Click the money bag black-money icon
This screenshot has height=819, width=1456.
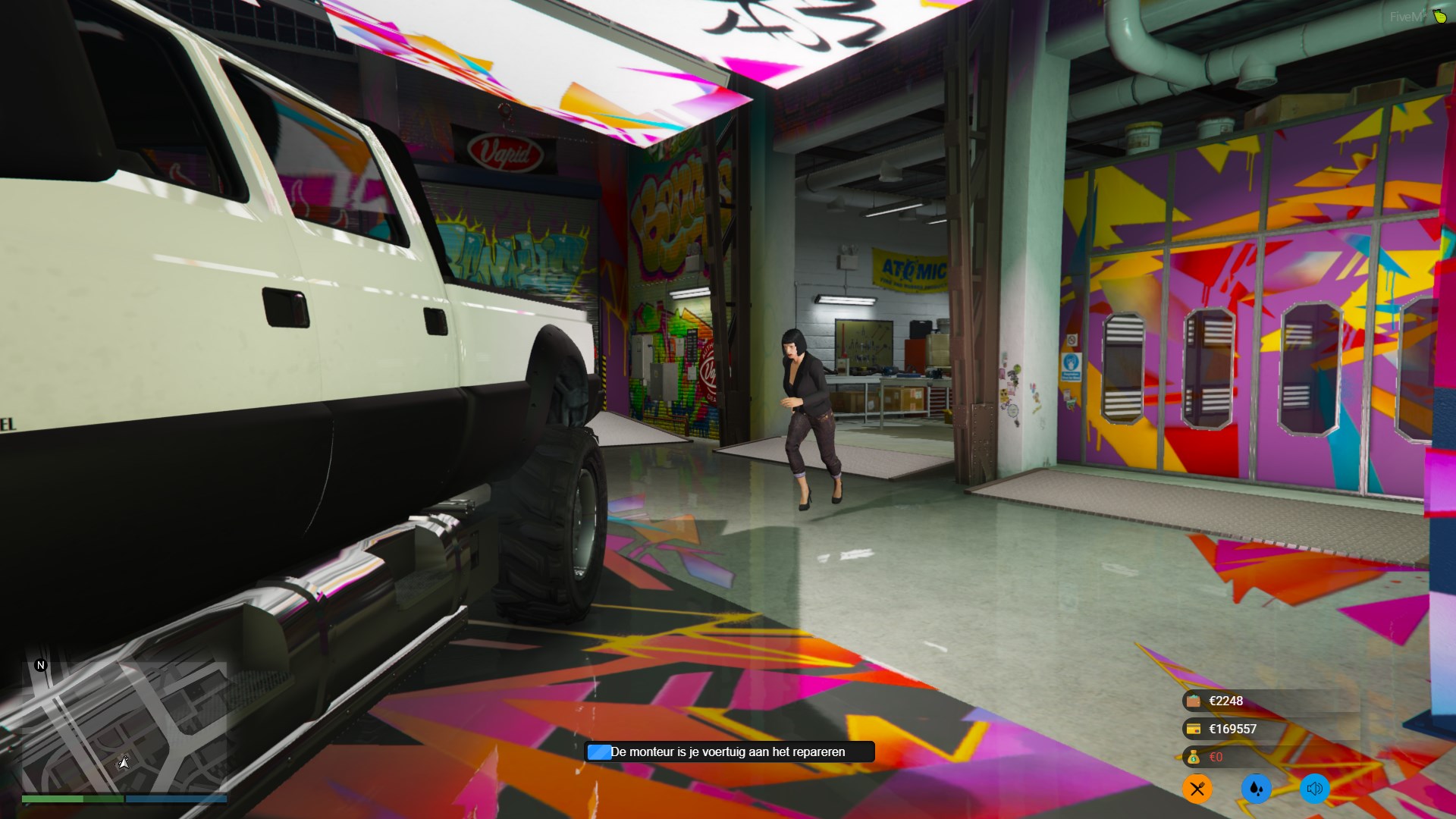click(x=1194, y=757)
